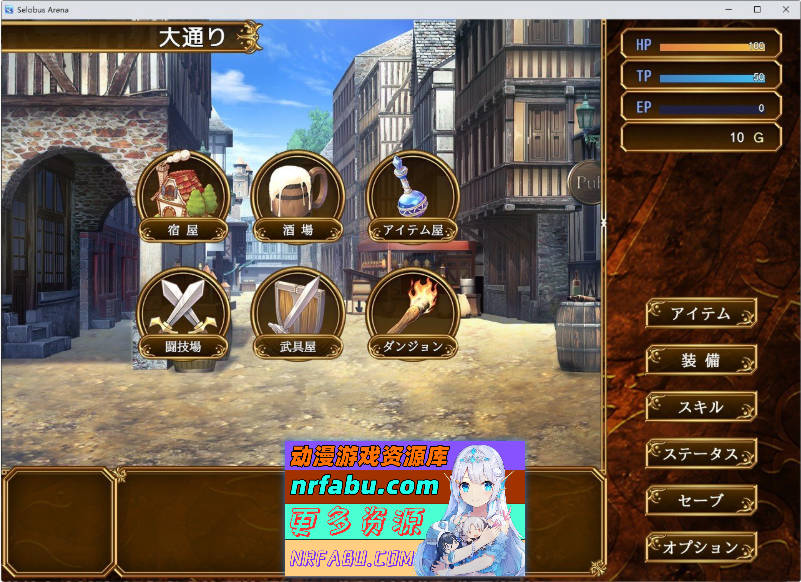Select the 武具屋 weapon shop
The height and width of the screenshot is (582, 801).
[298, 313]
